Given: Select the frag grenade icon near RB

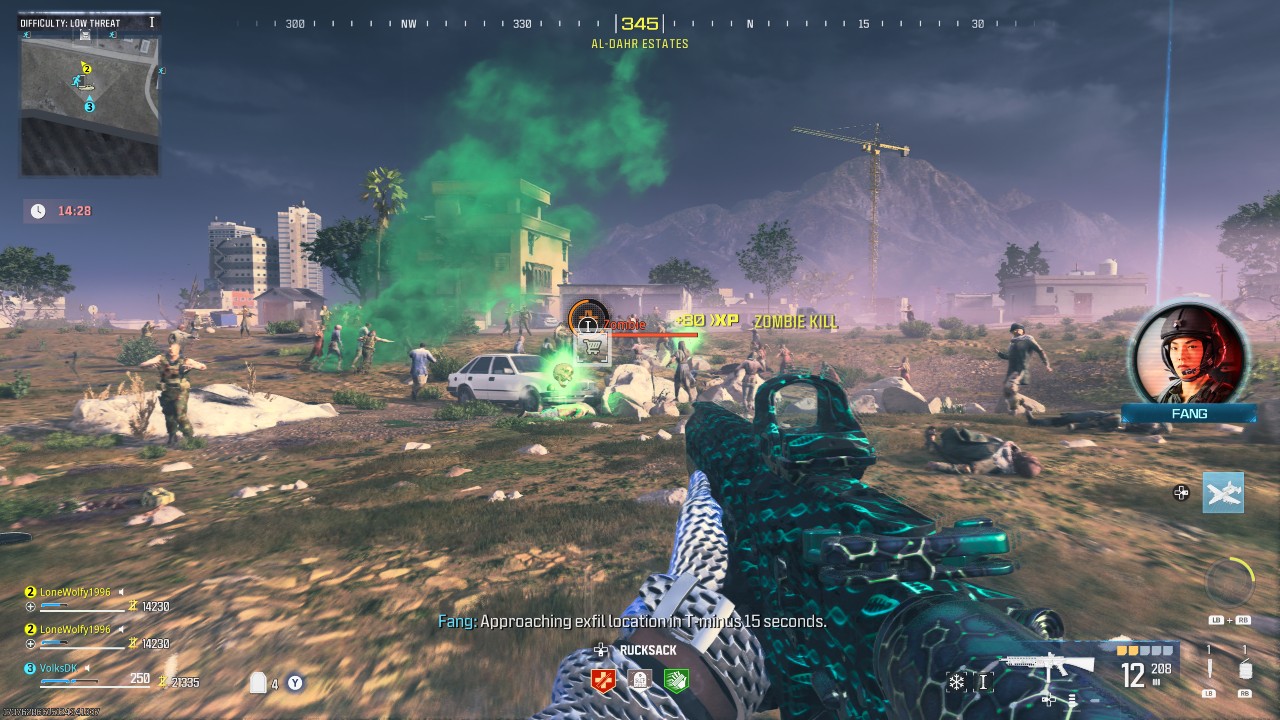Looking at the screenshot, I should point(1246,670).
